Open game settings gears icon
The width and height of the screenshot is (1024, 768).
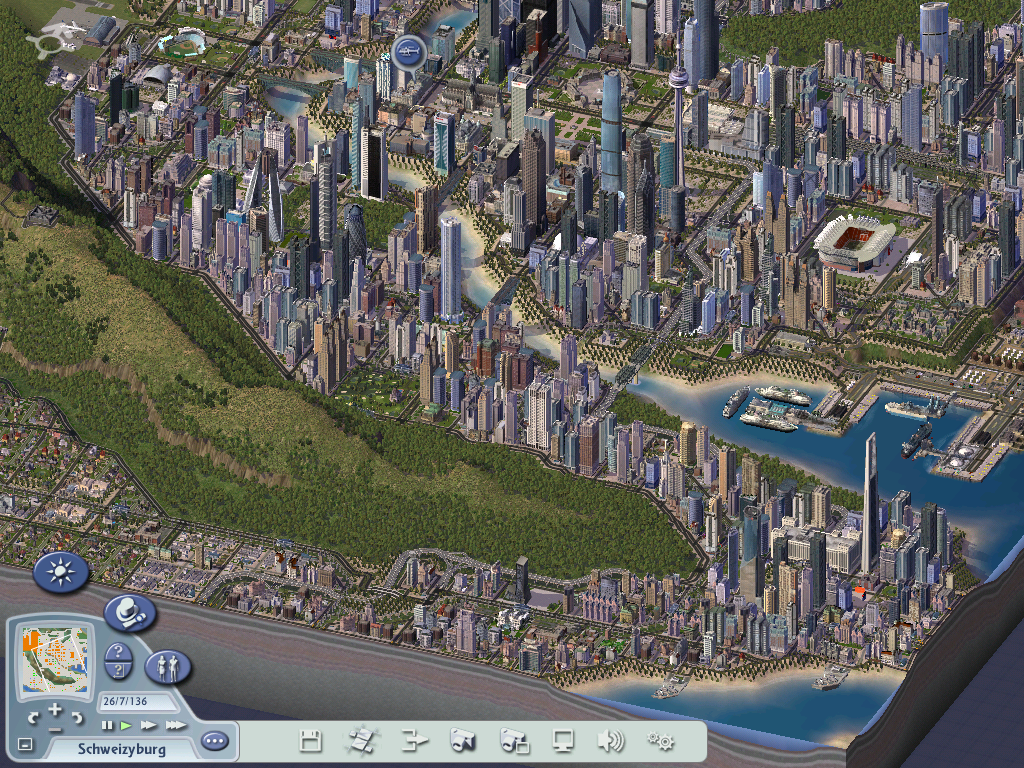tap(660, 741)
